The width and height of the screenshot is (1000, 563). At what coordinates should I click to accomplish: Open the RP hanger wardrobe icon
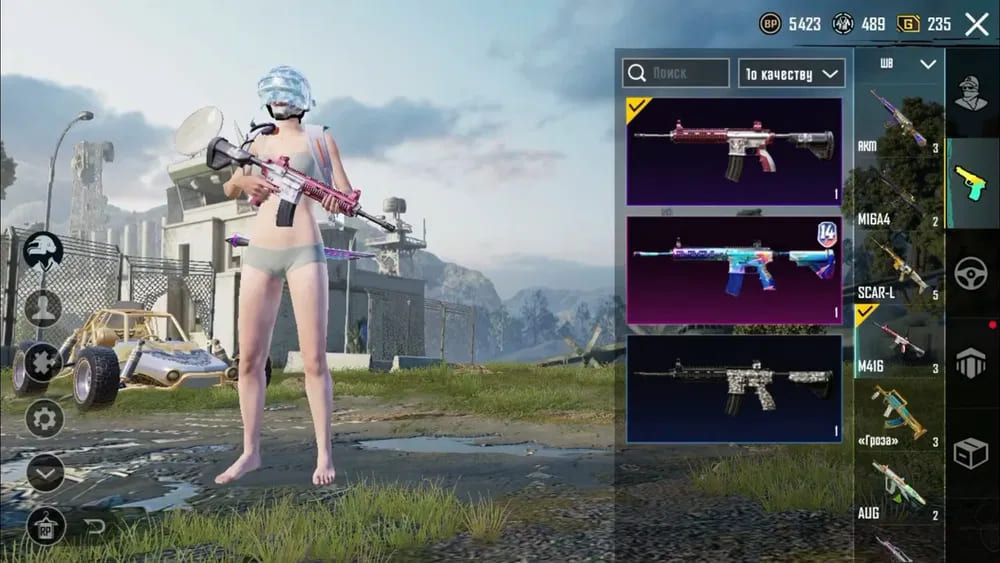tap(45, 525)
